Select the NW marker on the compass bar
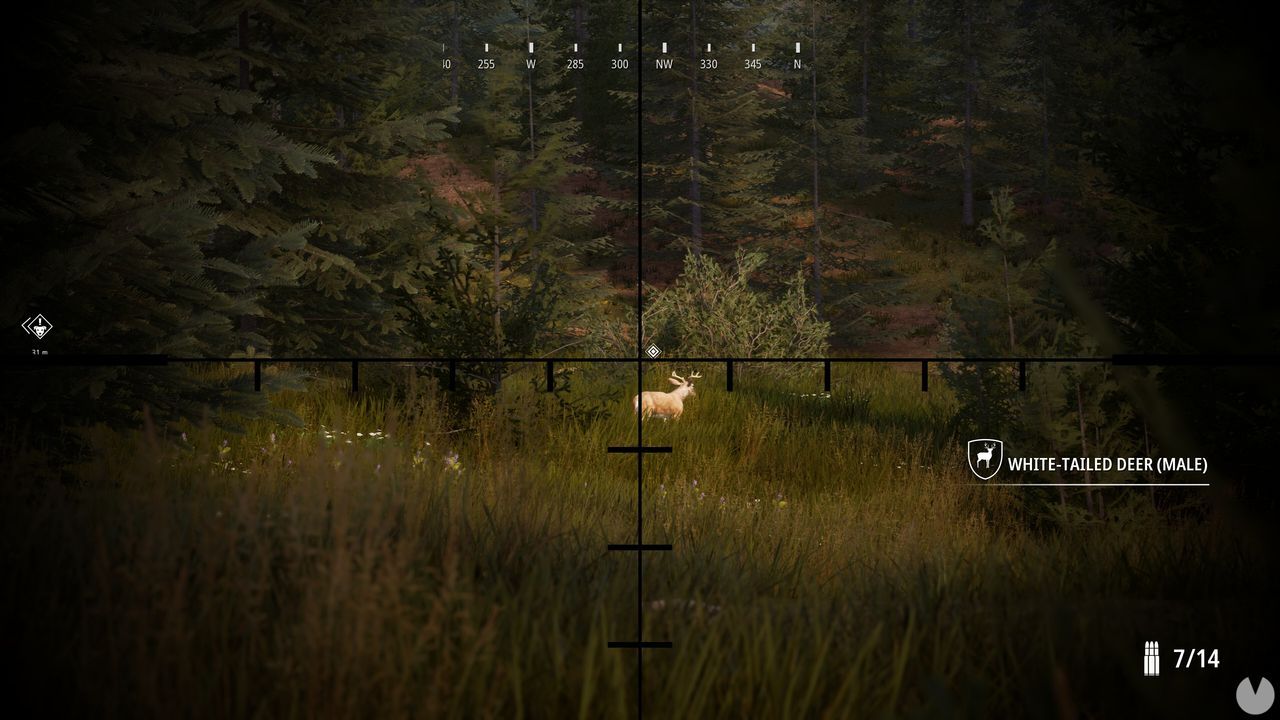This screenshot has height=720, width=1280. [665, 63]
